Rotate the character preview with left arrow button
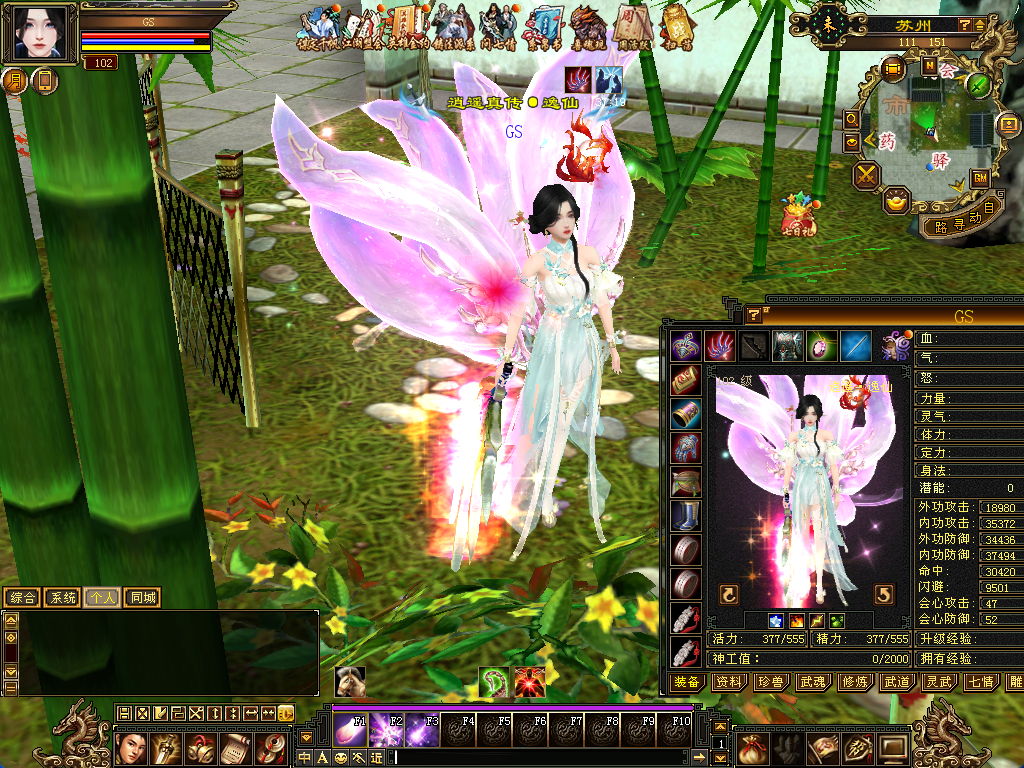The height and width of the screenshot is (768, 1024). pyautogui.click(x=728, y=594)
